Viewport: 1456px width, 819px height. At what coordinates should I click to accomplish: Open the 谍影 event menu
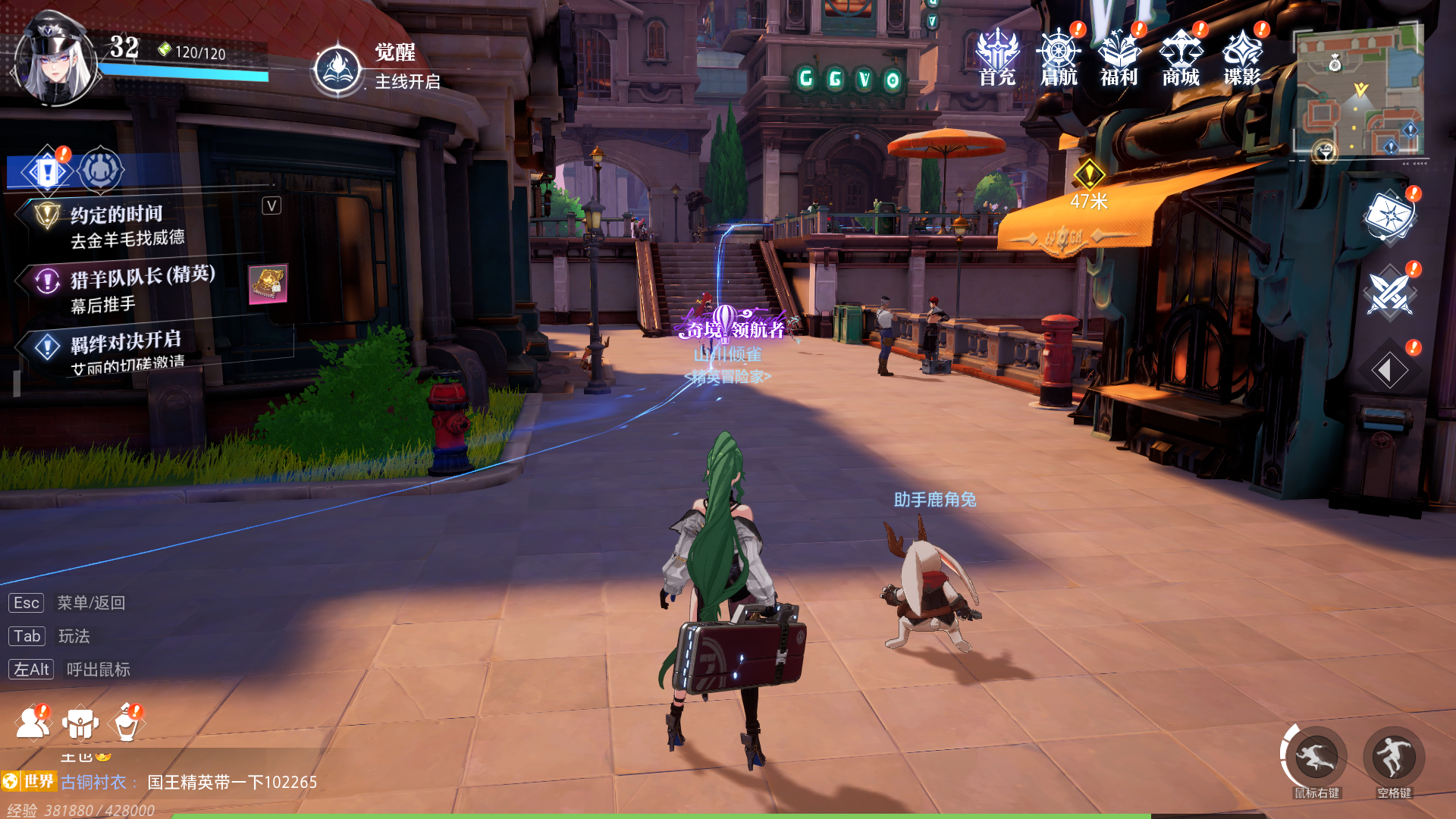click(x=1242, y=57)
